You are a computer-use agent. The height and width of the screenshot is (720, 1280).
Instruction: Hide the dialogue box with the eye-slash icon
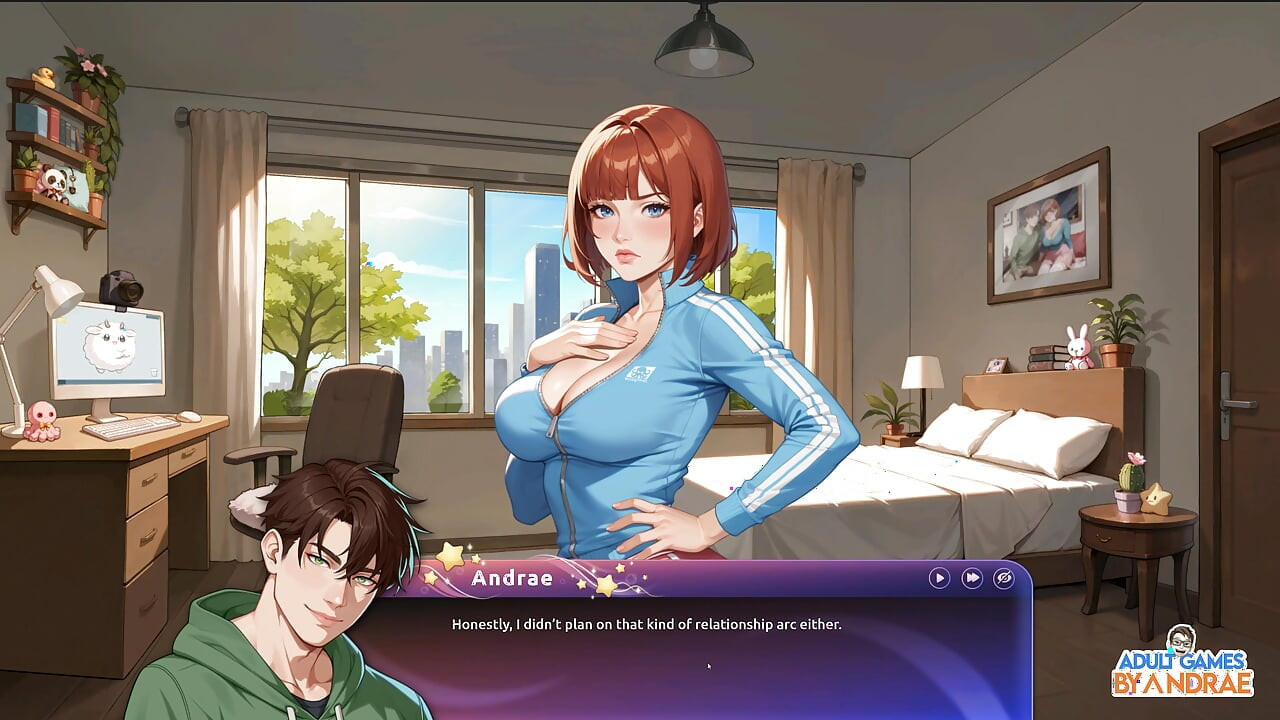click(1003, 578)
